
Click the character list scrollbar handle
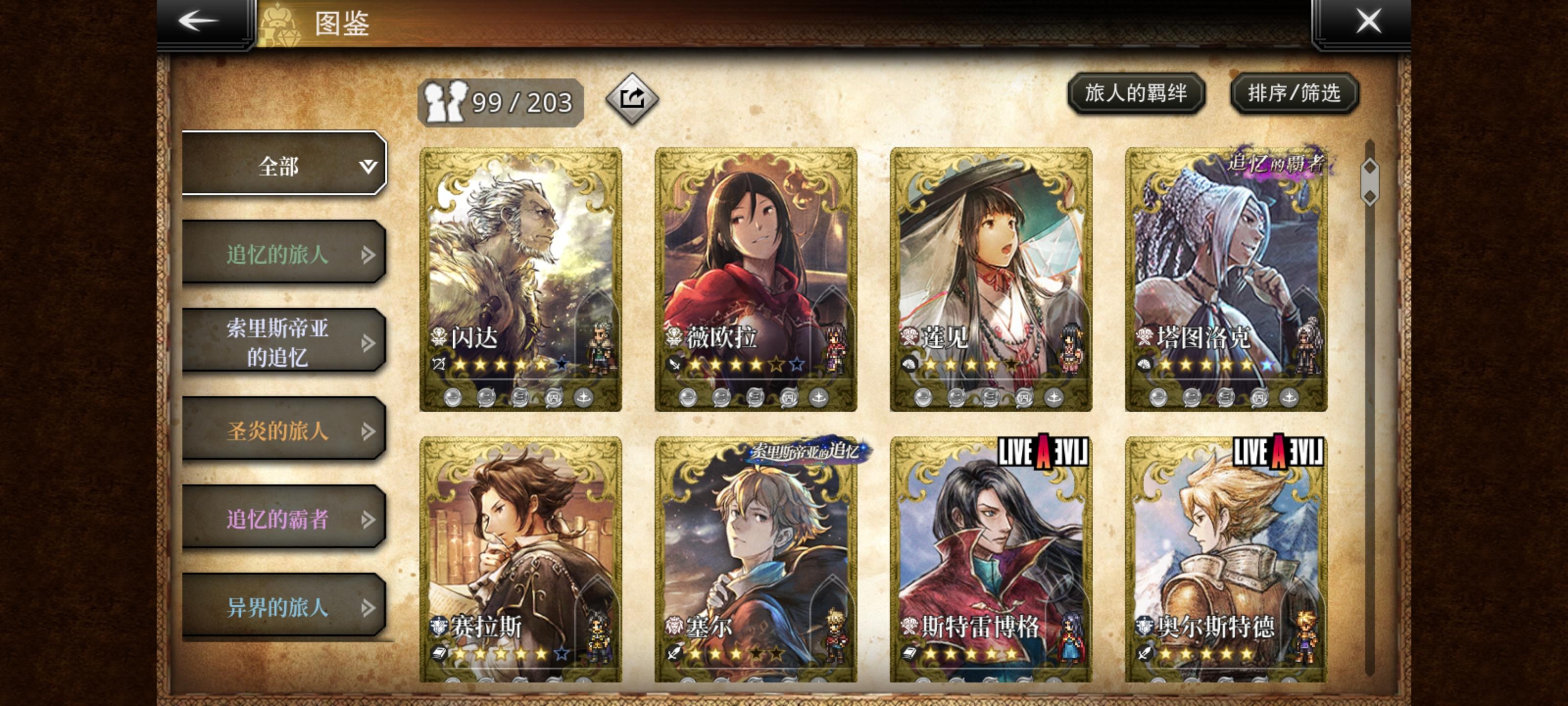click(1369, 181)
